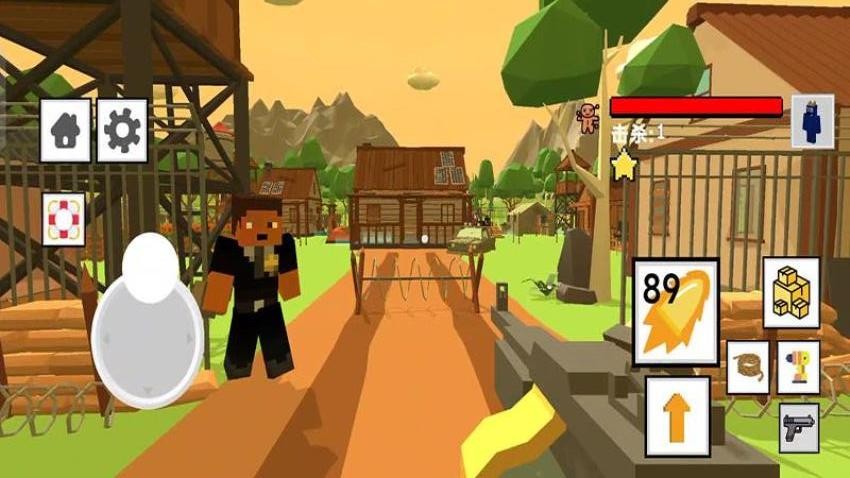Tap the orange up-arrow jump button
This screenshot has width=850, height=478.
tap(677, 416)
